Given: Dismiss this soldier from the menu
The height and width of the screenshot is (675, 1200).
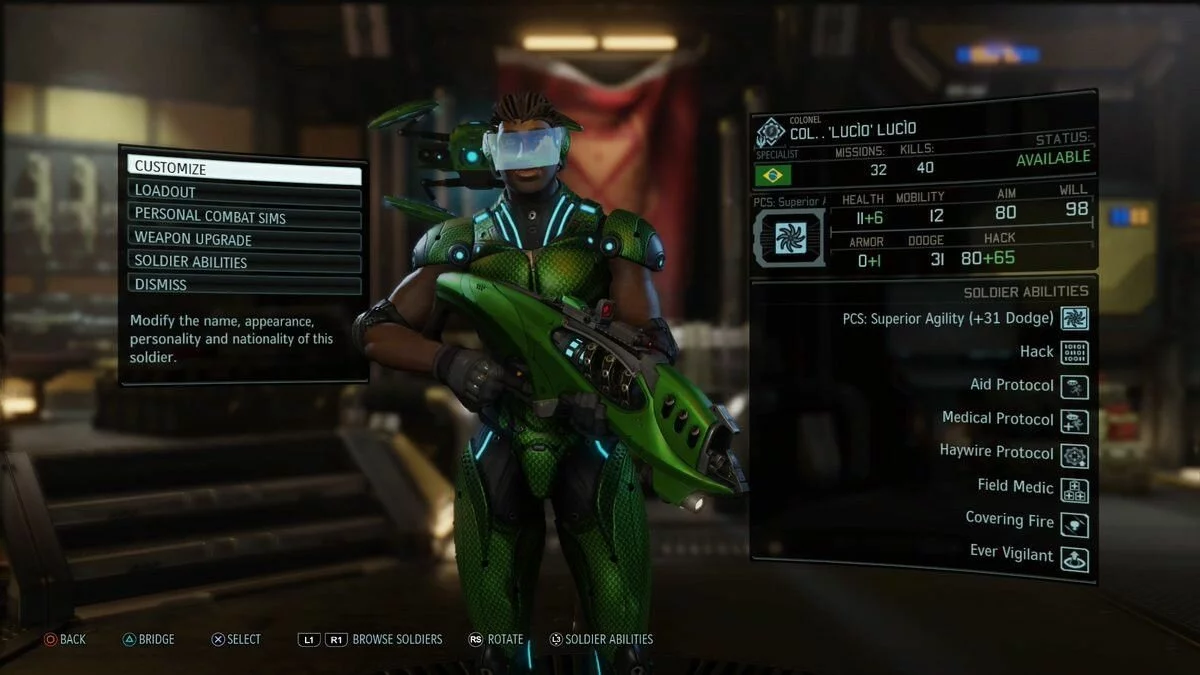Looking at the screenshot, I should (244, 285).
